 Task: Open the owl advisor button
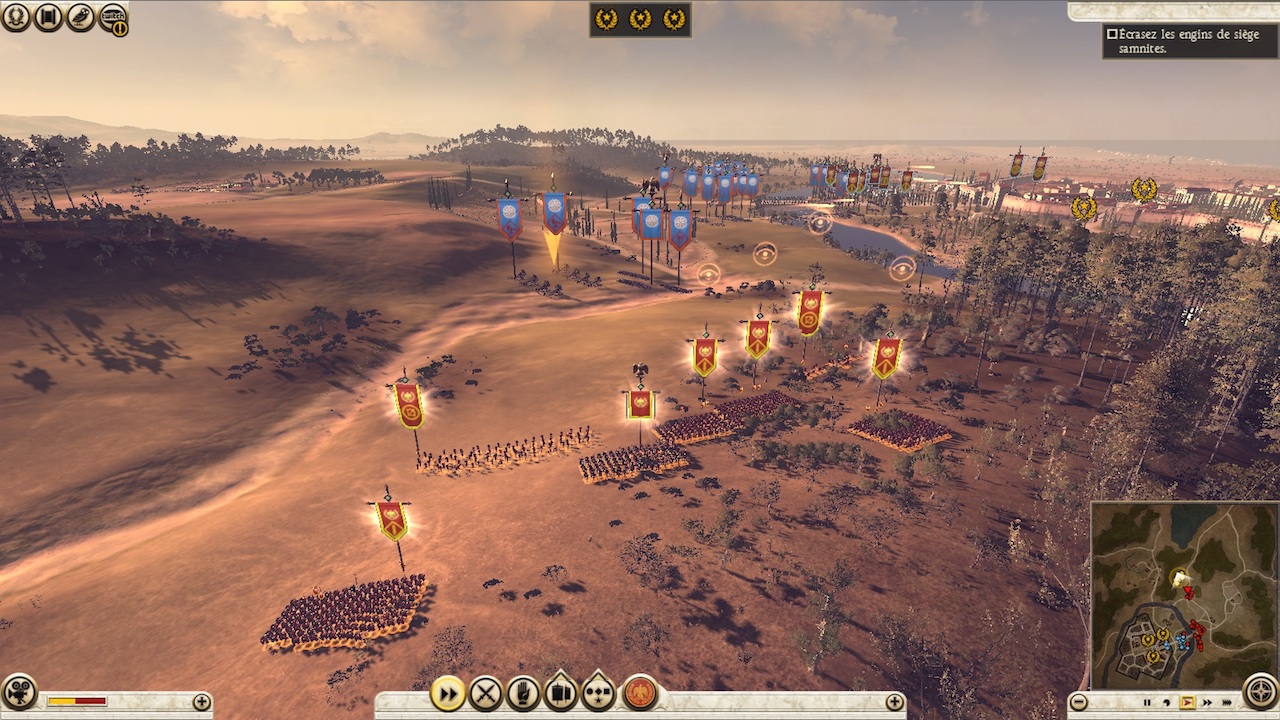[80, 16]
